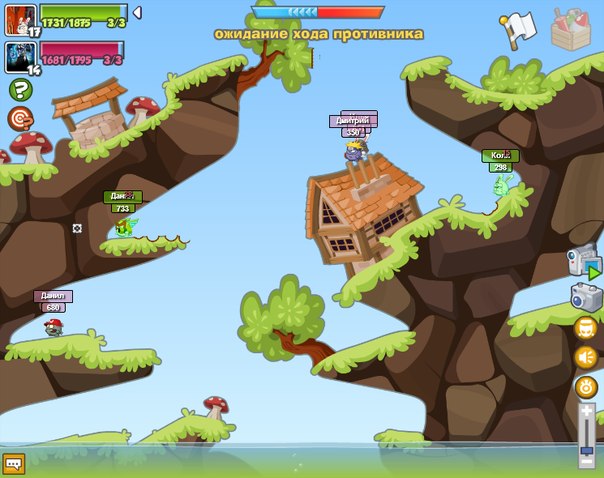Take a screenshot with the photo camera

pyautogui.click(x=585, y=297)
